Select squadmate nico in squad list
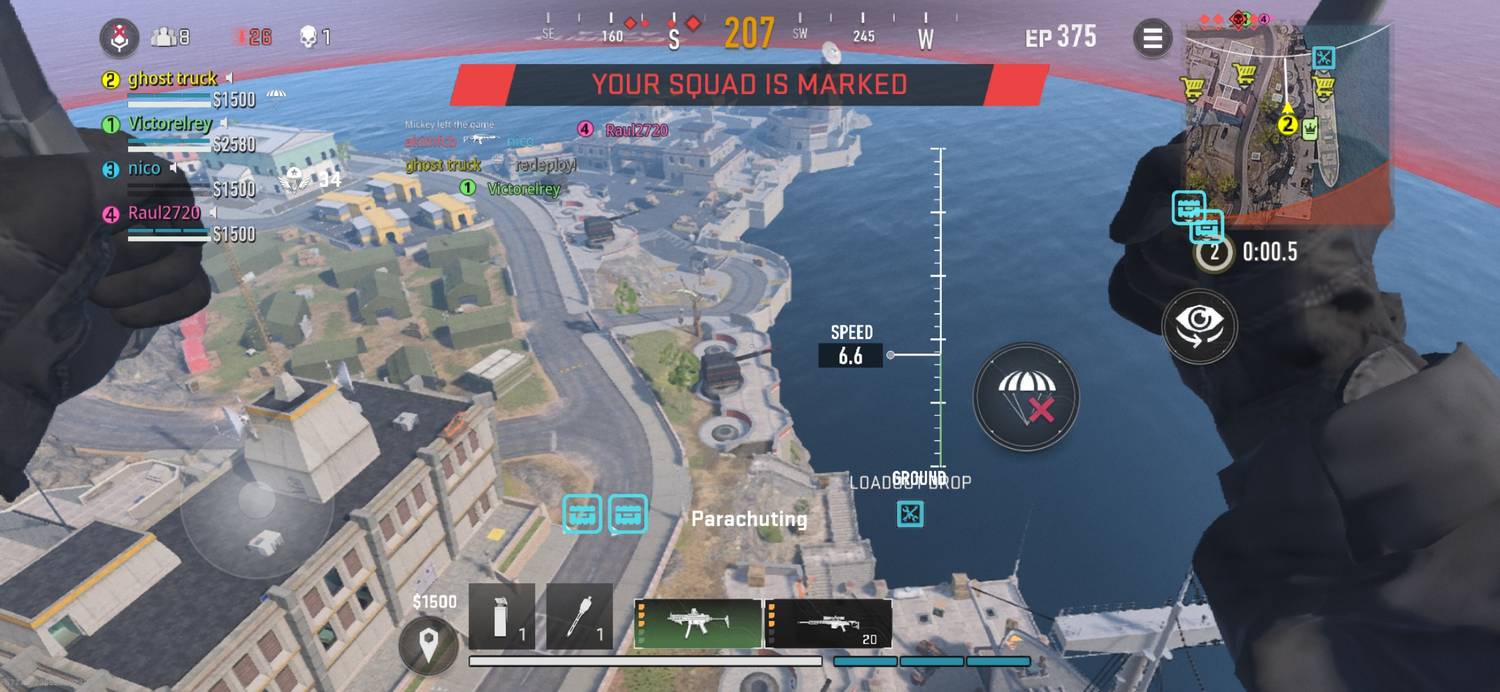This screenshot has width=1500, height=692. (x=144, y=169)
